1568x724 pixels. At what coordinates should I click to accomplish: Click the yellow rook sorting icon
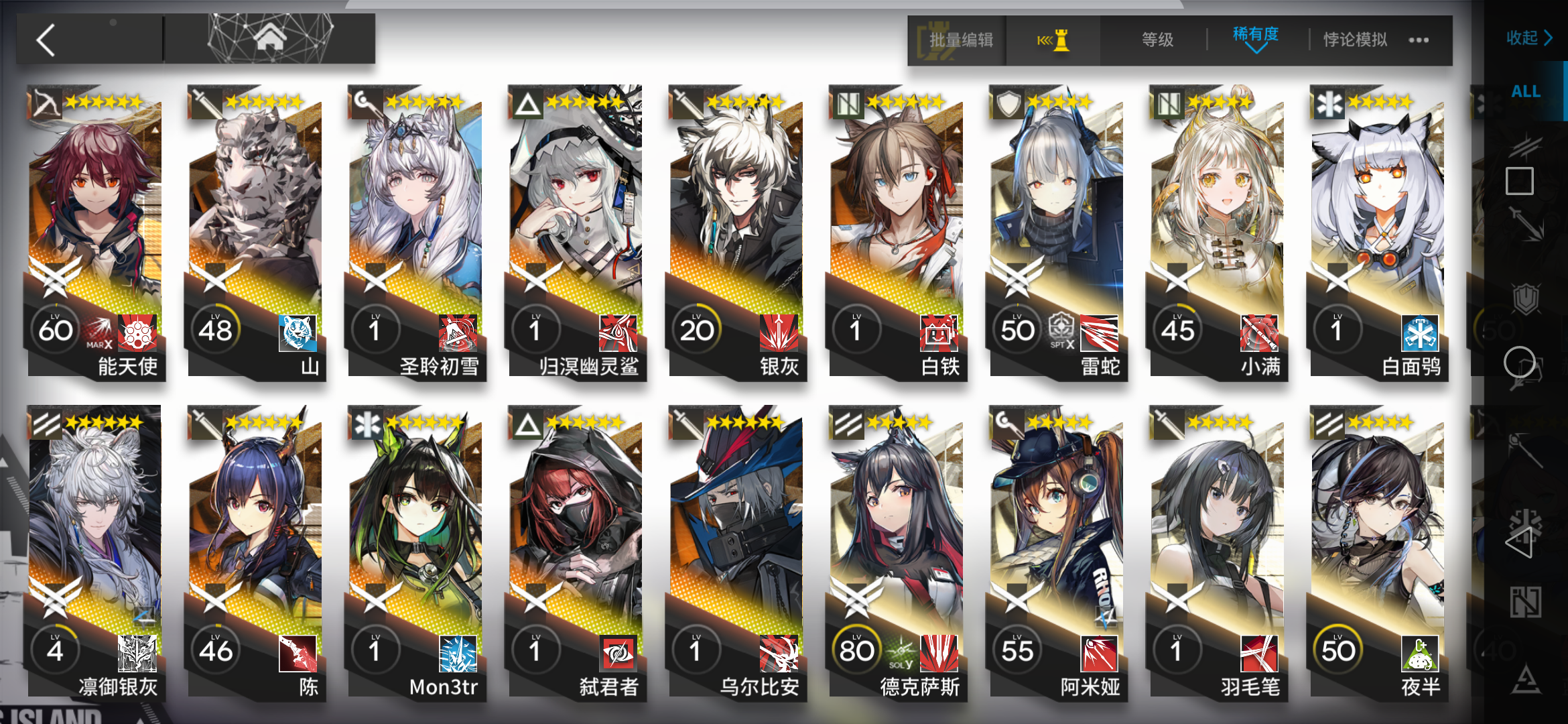coord(1052,40)
